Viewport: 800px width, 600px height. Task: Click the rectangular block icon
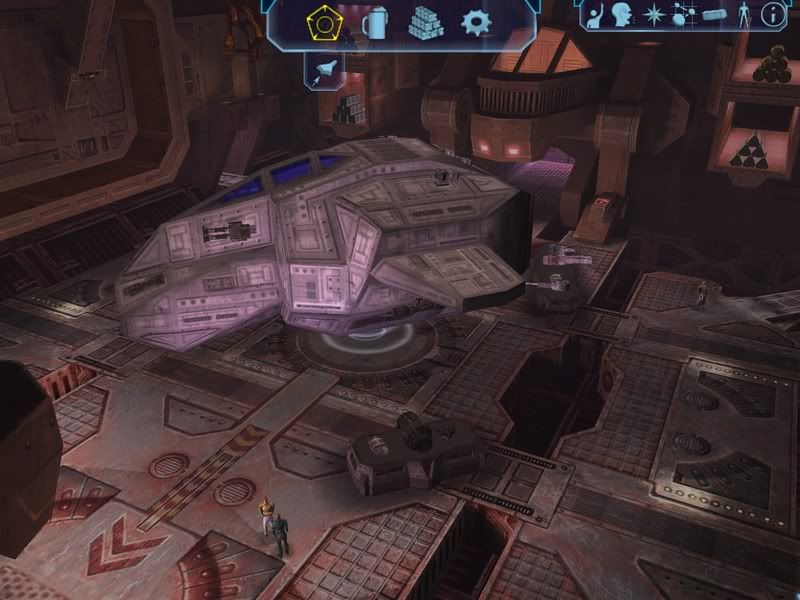712,15
